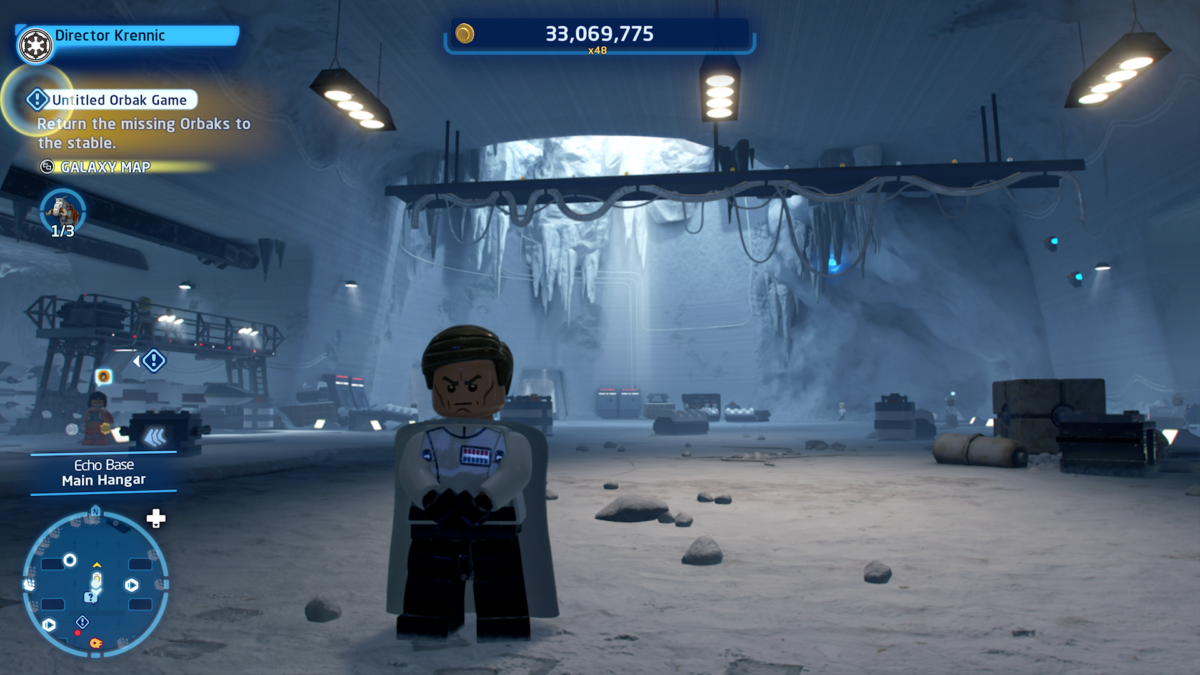The height and width of the screenshot is (675, 1200).
Task: Click the Echo Base Main Hangar location label
Action: tap(103, 473)
